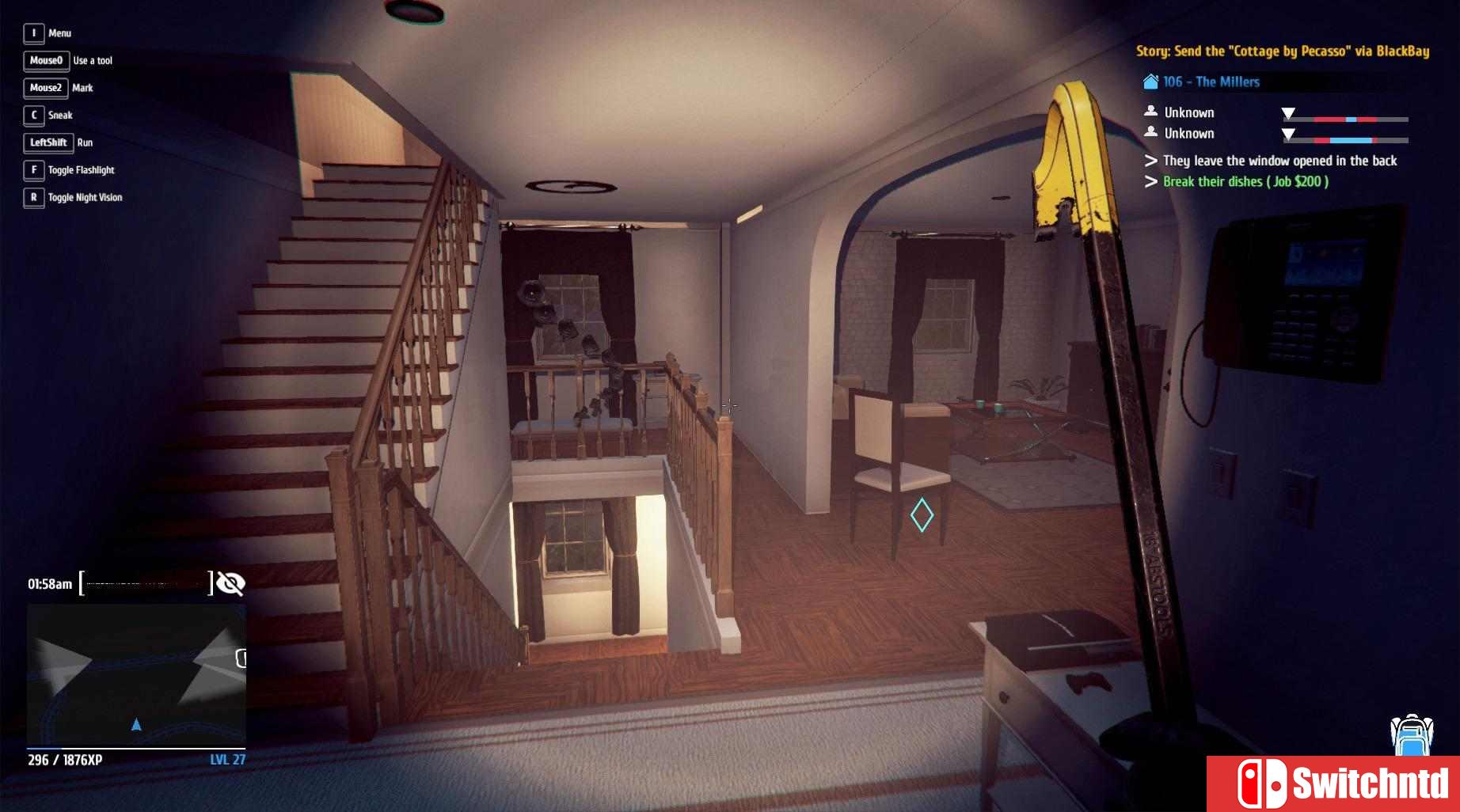Screen dimensions: 1460x812
Task: Open the Menu entry in the keybind list
Action: [59, 32]
